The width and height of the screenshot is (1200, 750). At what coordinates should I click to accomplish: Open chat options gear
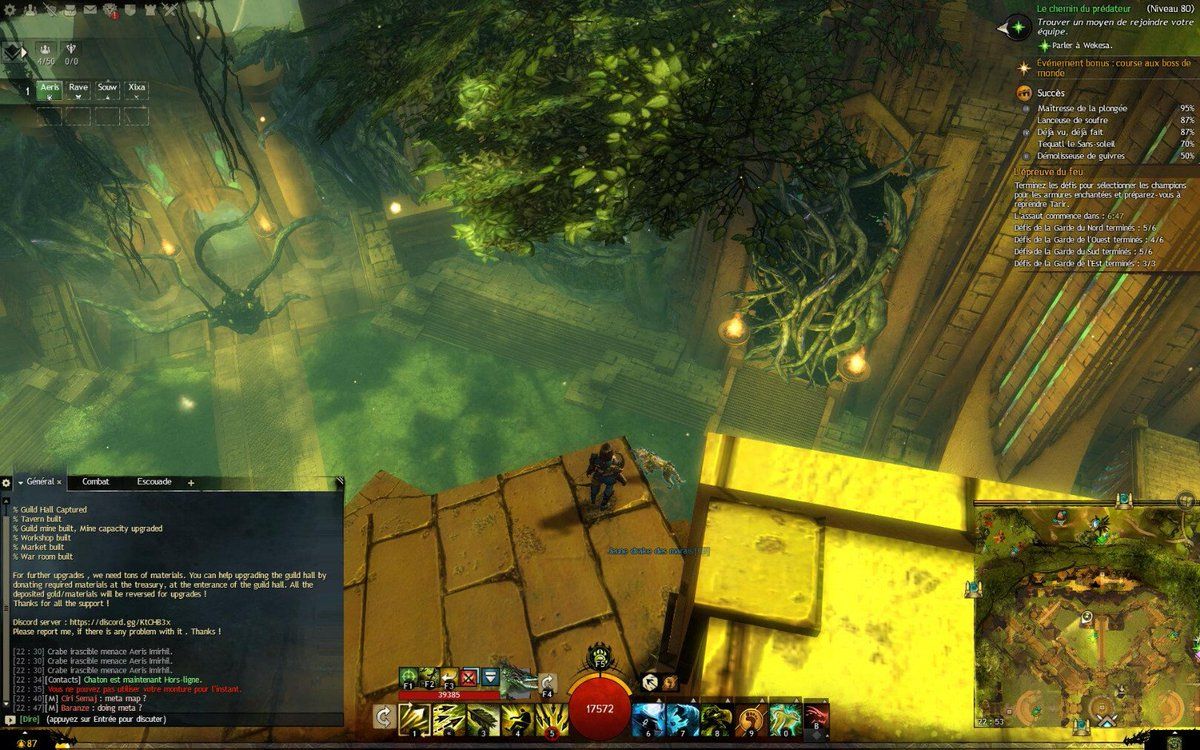point(7,483)
